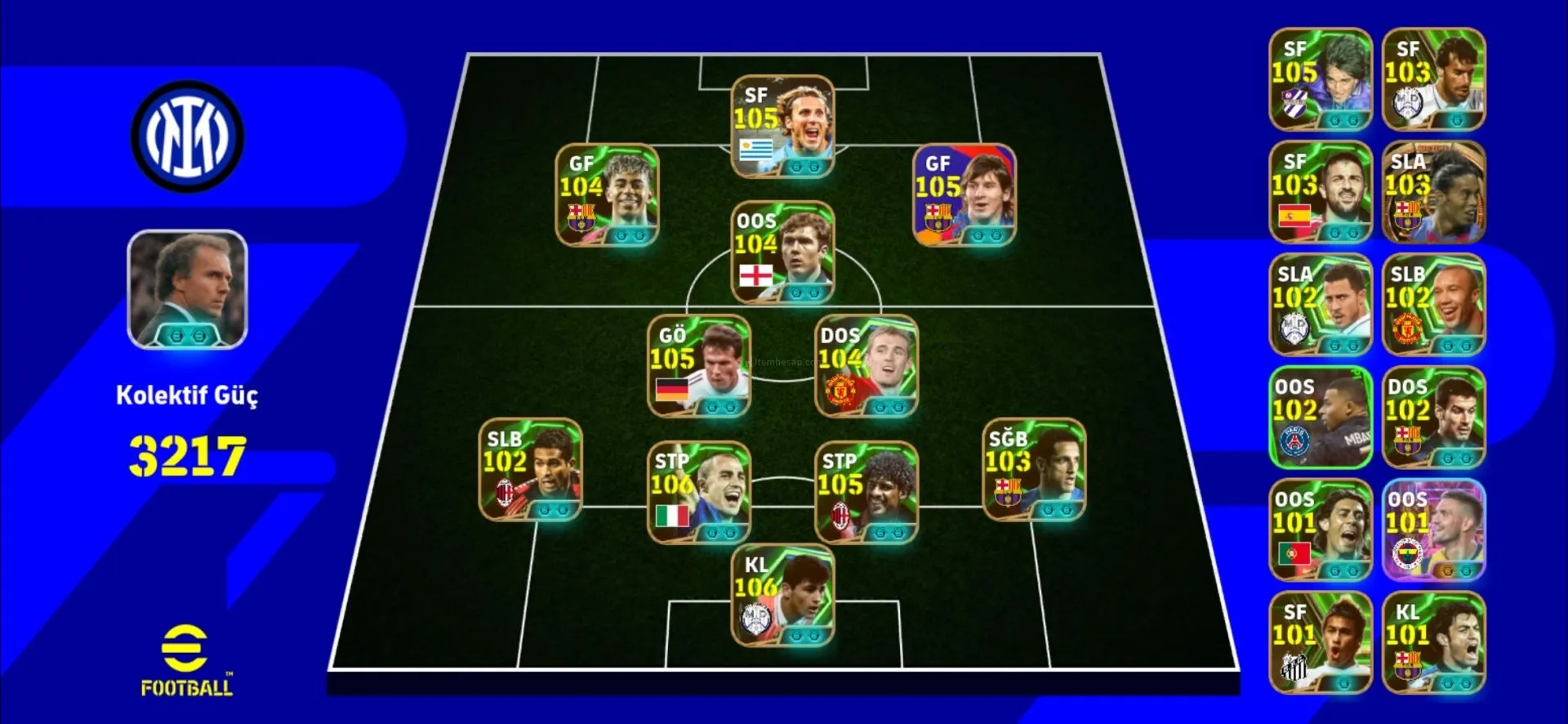Select the substitute OOS 102 PSG card
This screenshot has width=1568, height=724.
[x=1321, y=418]
